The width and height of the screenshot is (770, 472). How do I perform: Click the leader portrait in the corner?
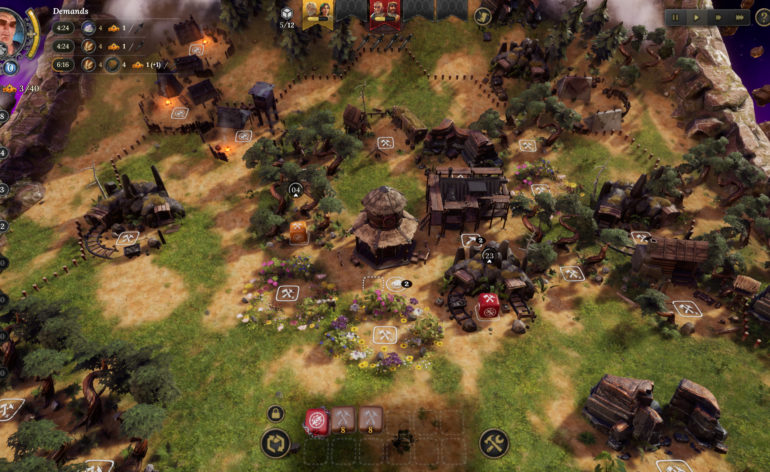coord(12,32)
